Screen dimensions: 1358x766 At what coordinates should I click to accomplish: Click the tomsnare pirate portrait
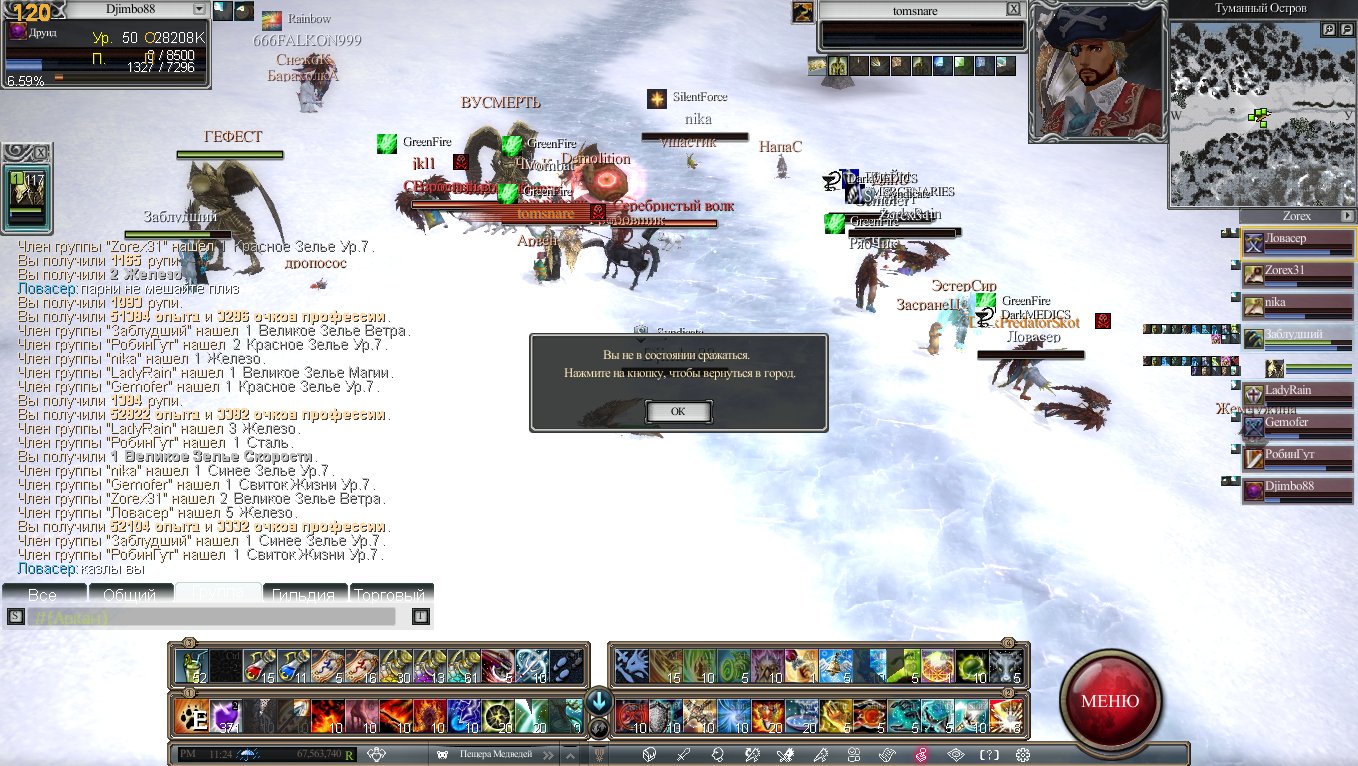pos(1098,70)
